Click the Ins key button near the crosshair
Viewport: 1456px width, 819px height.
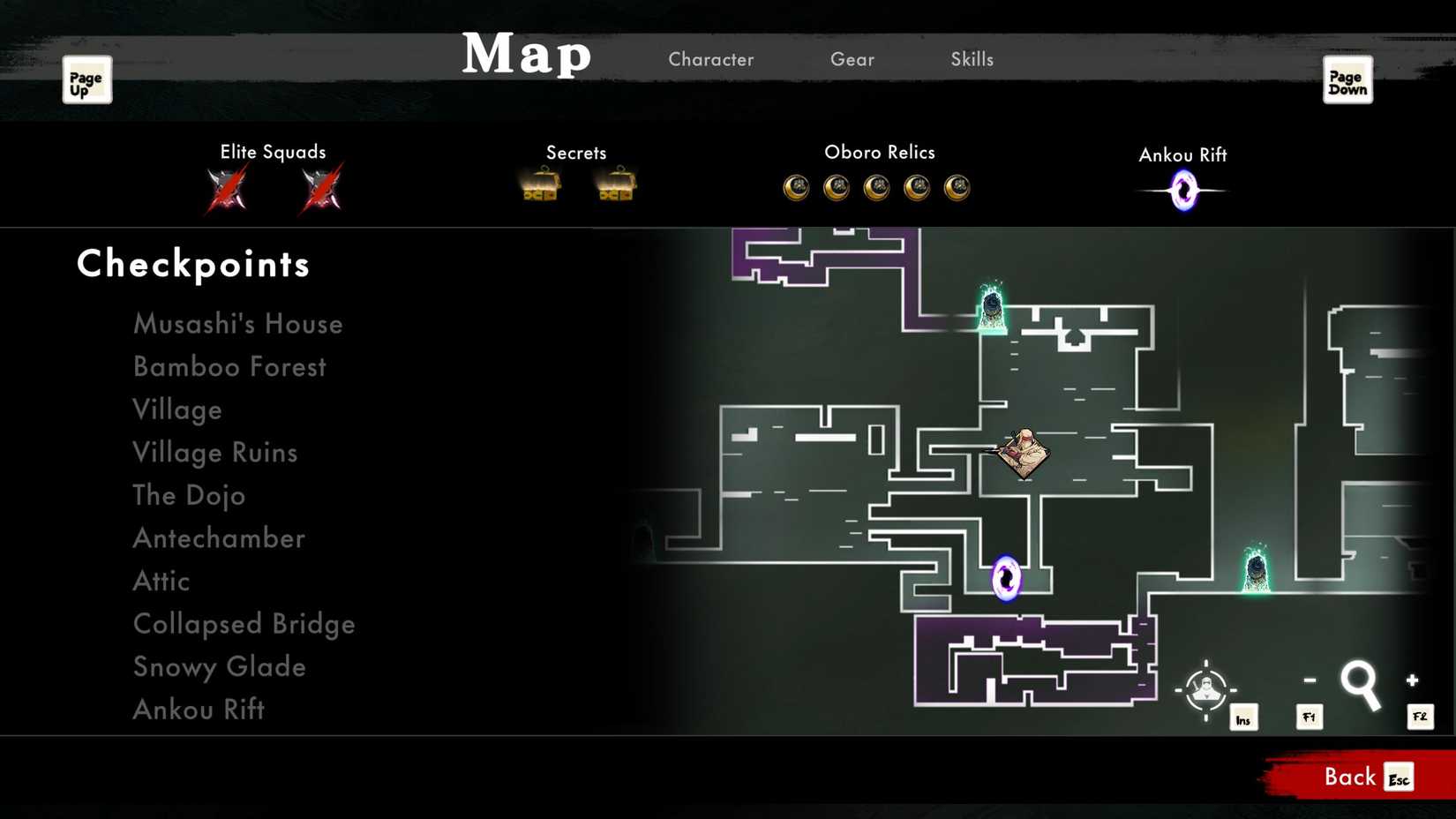pos(1244,718)
